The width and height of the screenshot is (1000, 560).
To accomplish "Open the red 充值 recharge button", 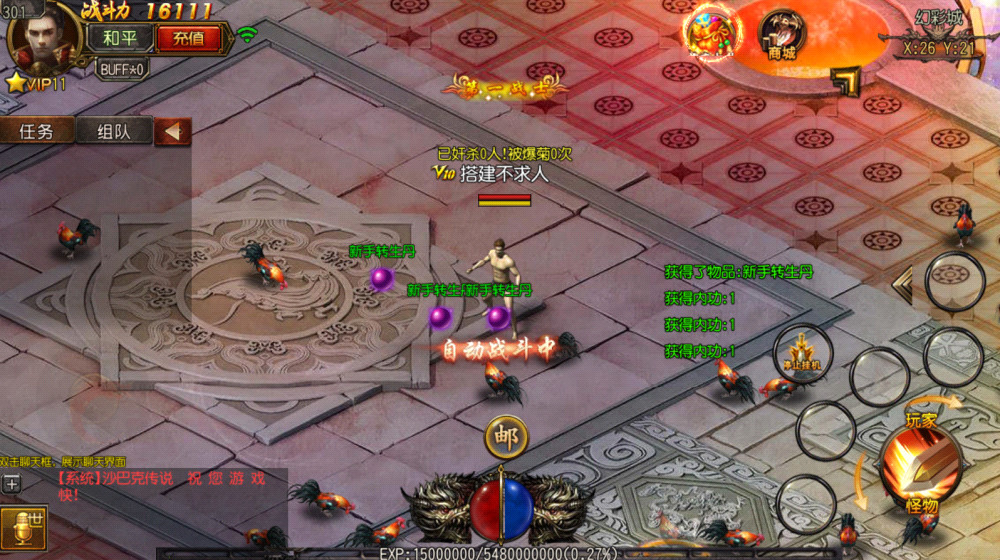I will tap(188, 38).
